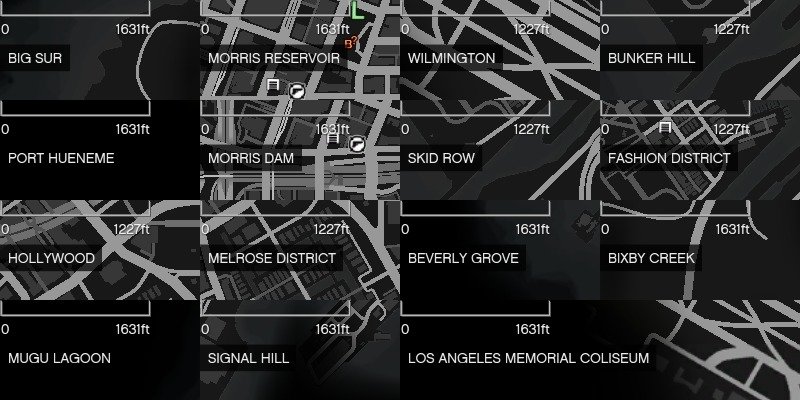This screenshot has height=400, width=800.
Task: Open the Morris Reservoir map tile
Action: [300, 50]
